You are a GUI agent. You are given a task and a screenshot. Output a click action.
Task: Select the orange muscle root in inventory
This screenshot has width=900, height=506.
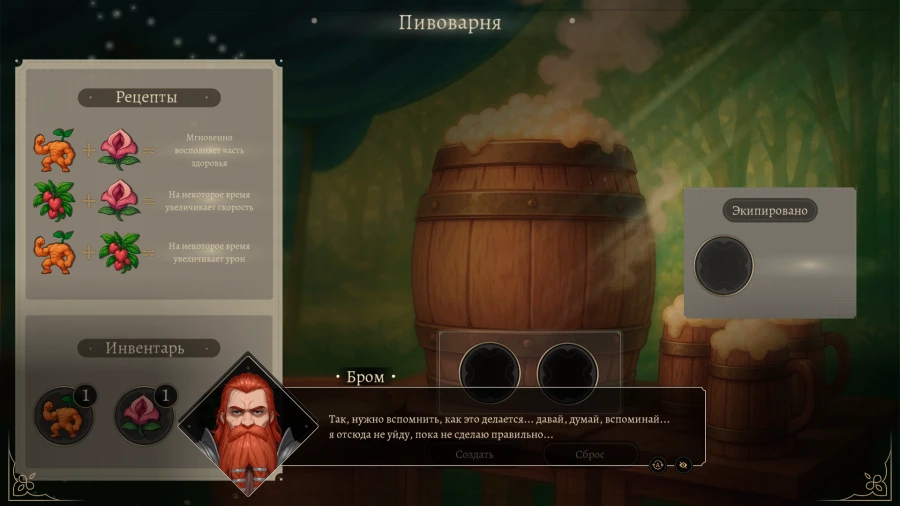62,415
